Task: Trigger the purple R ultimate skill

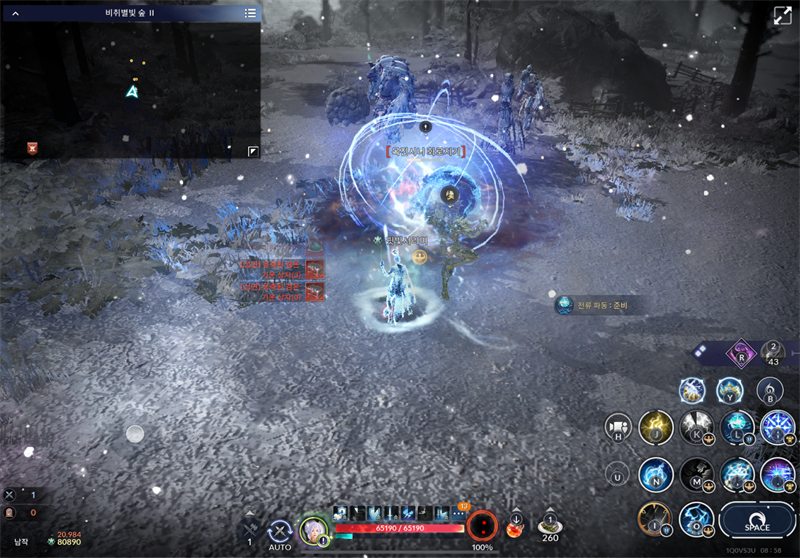Action: click(x=741, y=354)
